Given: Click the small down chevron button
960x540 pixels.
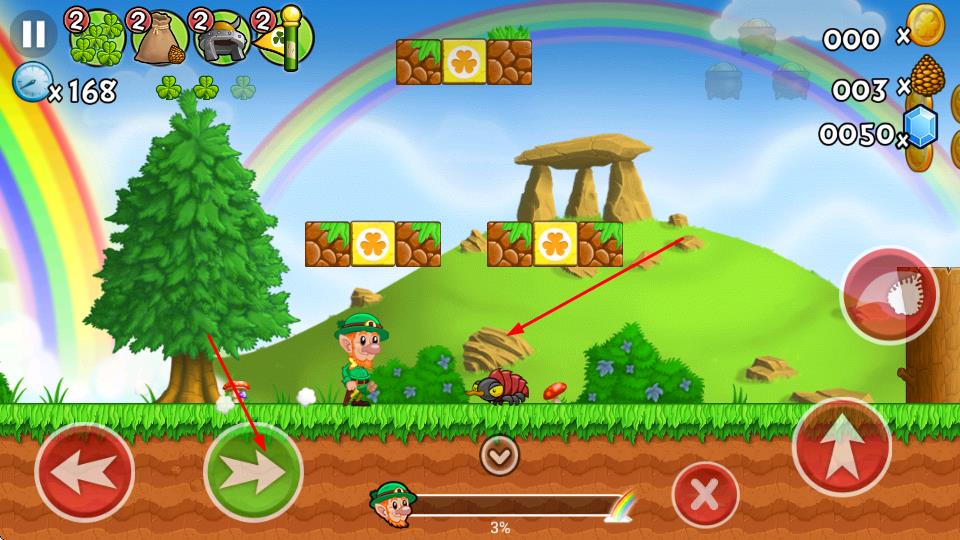Looking at the screenshot, I should (x=499, y=455).
